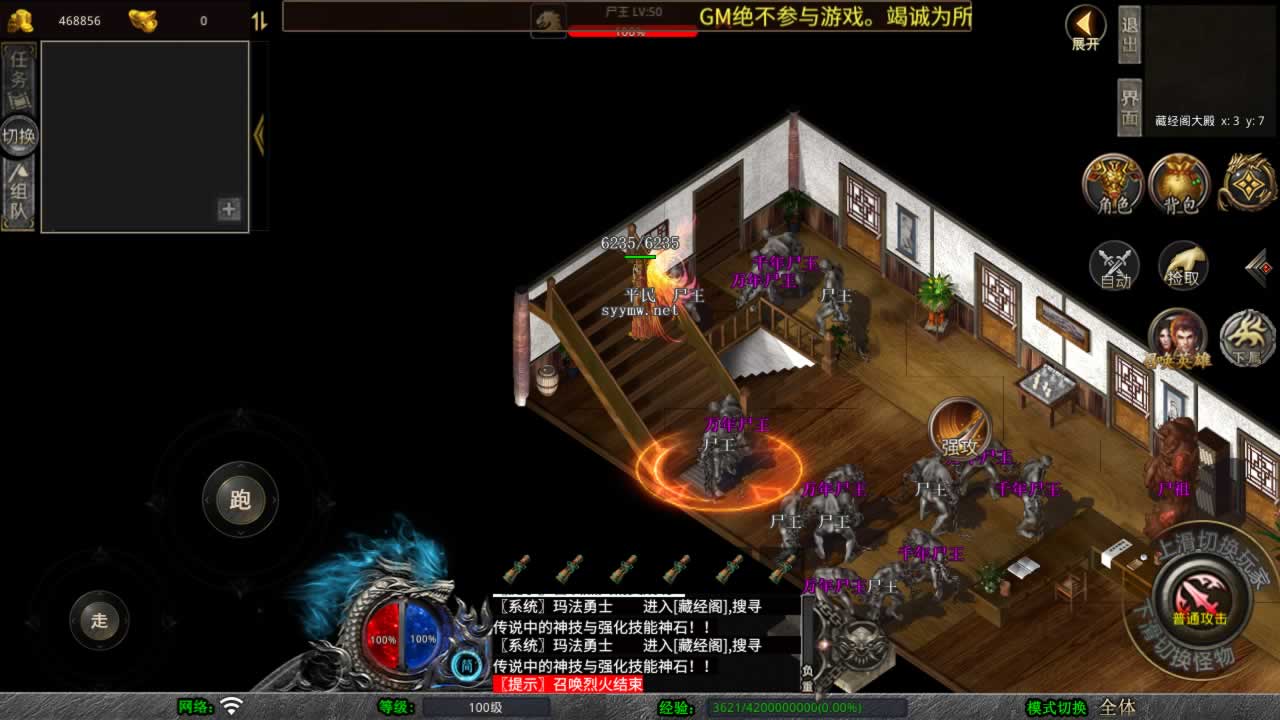Activate the 强攻 skill icon

pos(959,430)
